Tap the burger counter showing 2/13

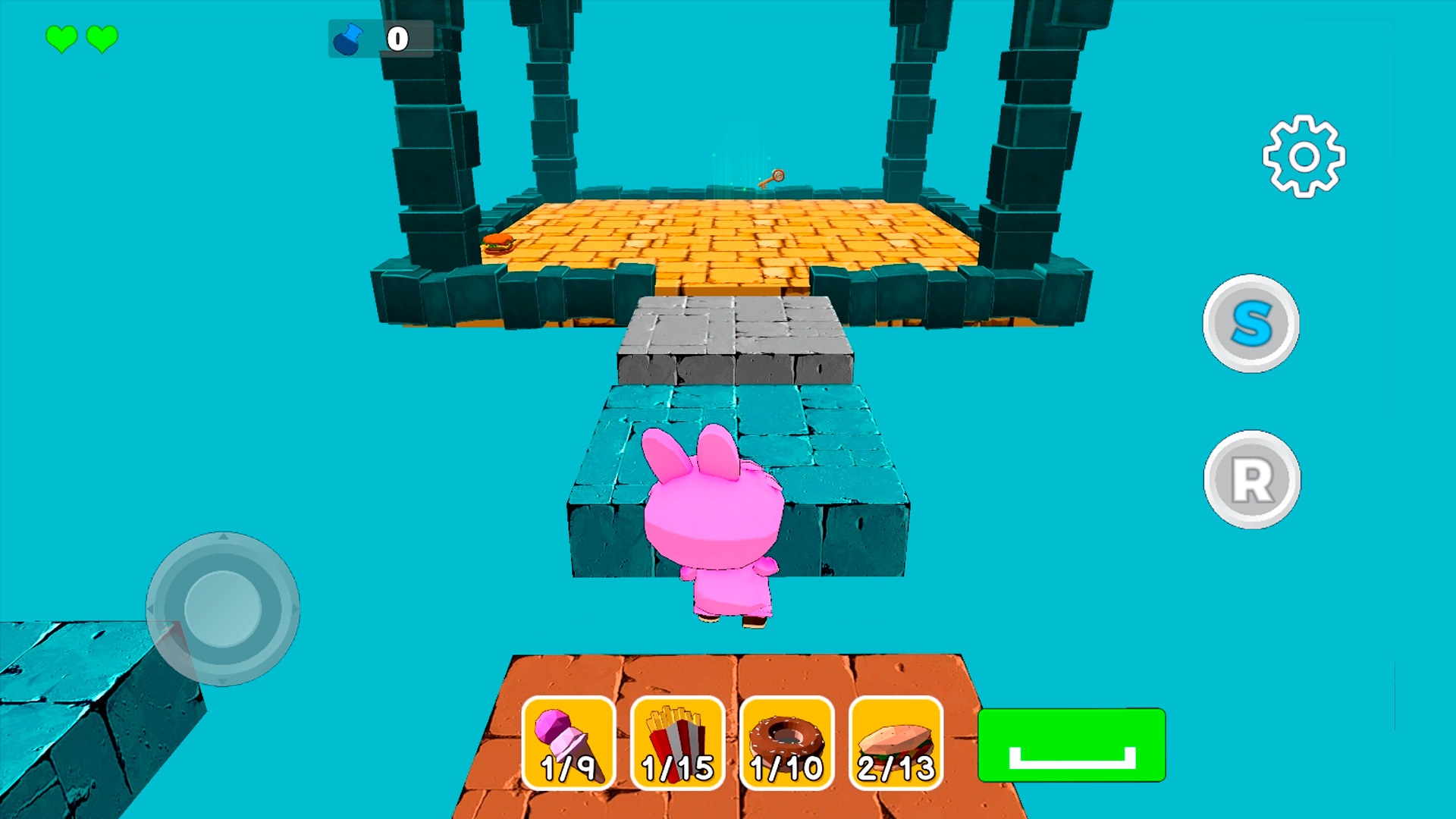pos(895,743)
